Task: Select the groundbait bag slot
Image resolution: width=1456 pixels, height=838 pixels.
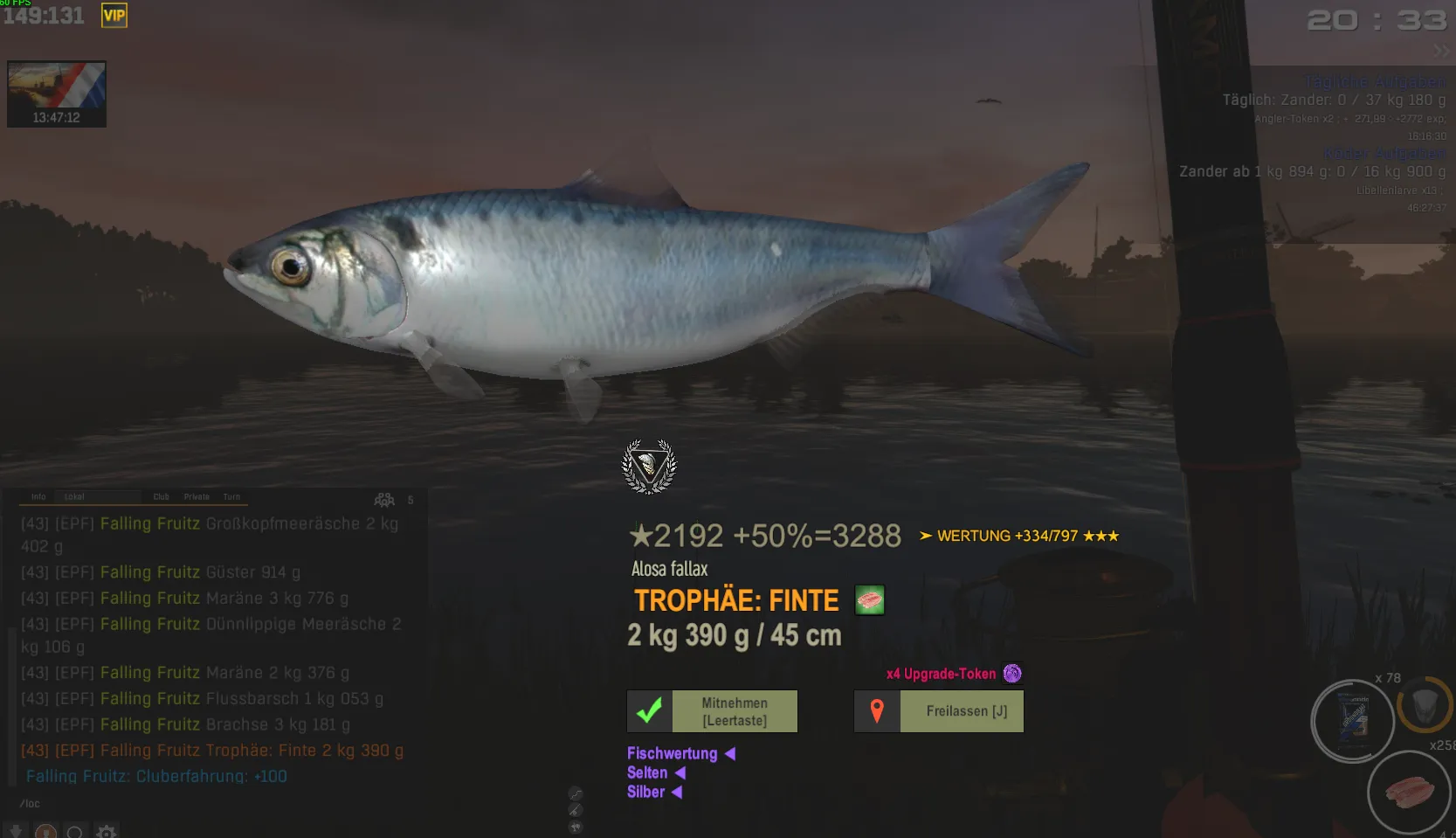Action: click(x=1352, y=721)
